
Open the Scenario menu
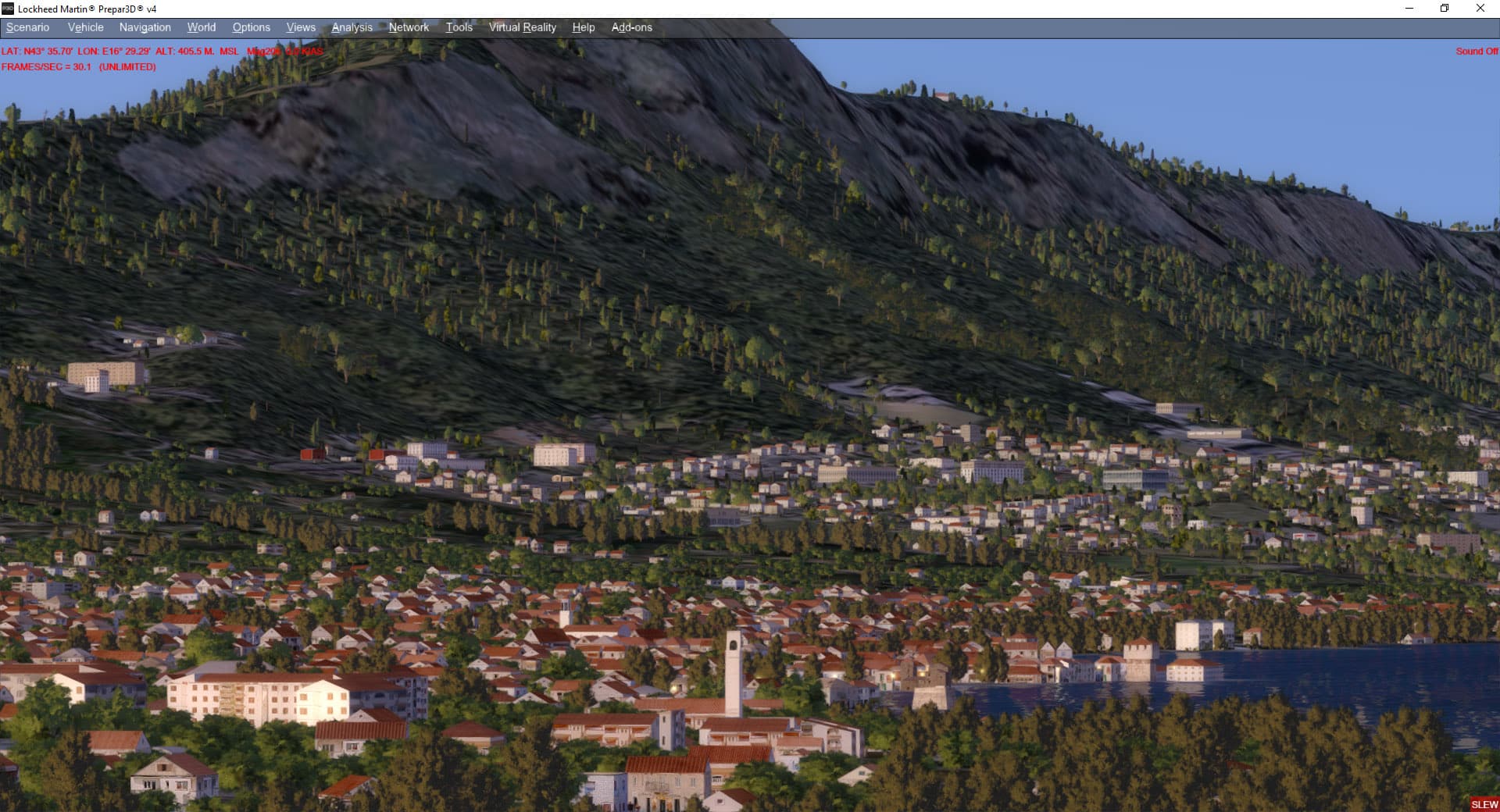[x=28, y=27]
